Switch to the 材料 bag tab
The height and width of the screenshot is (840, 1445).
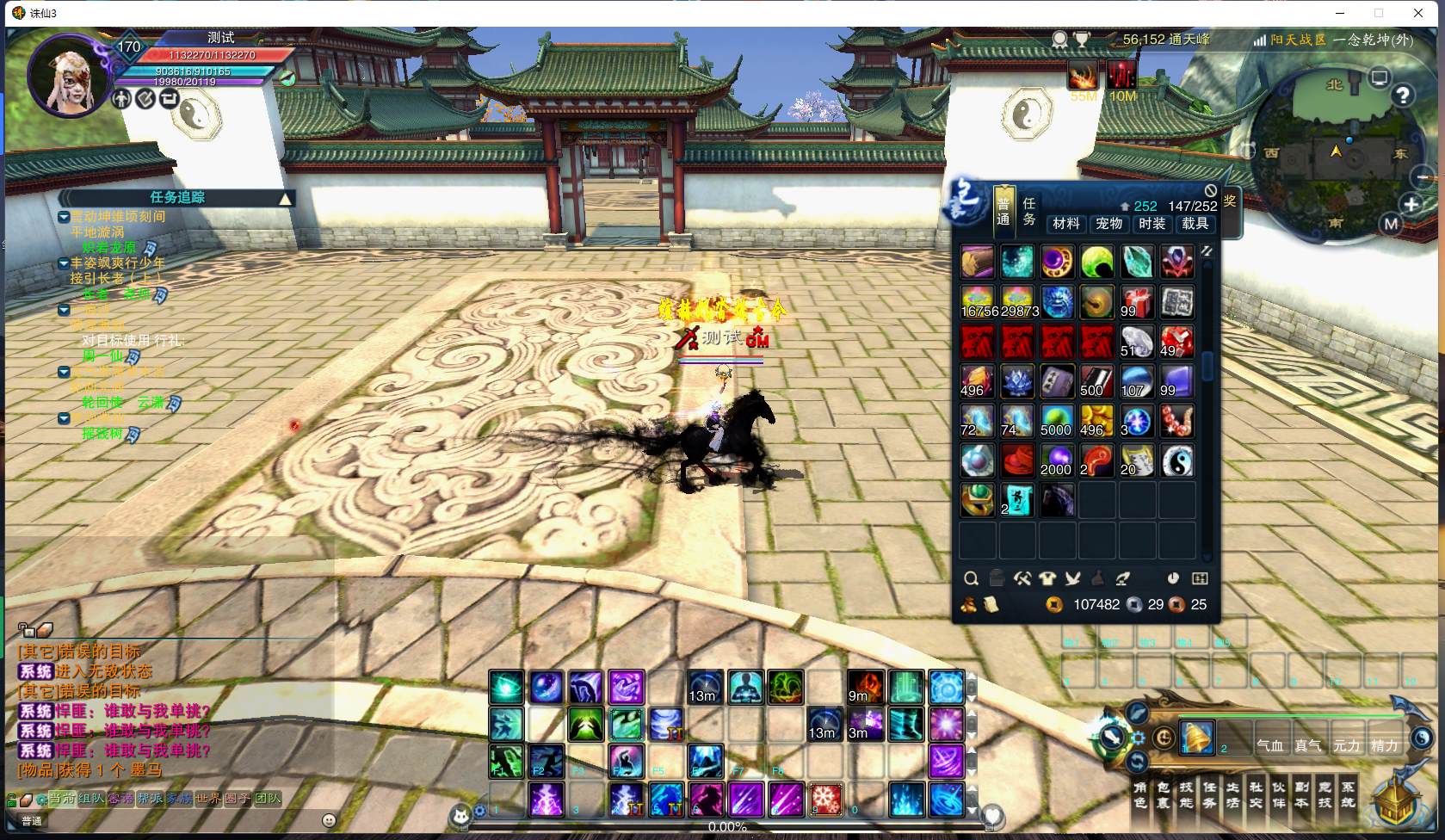1065,224
